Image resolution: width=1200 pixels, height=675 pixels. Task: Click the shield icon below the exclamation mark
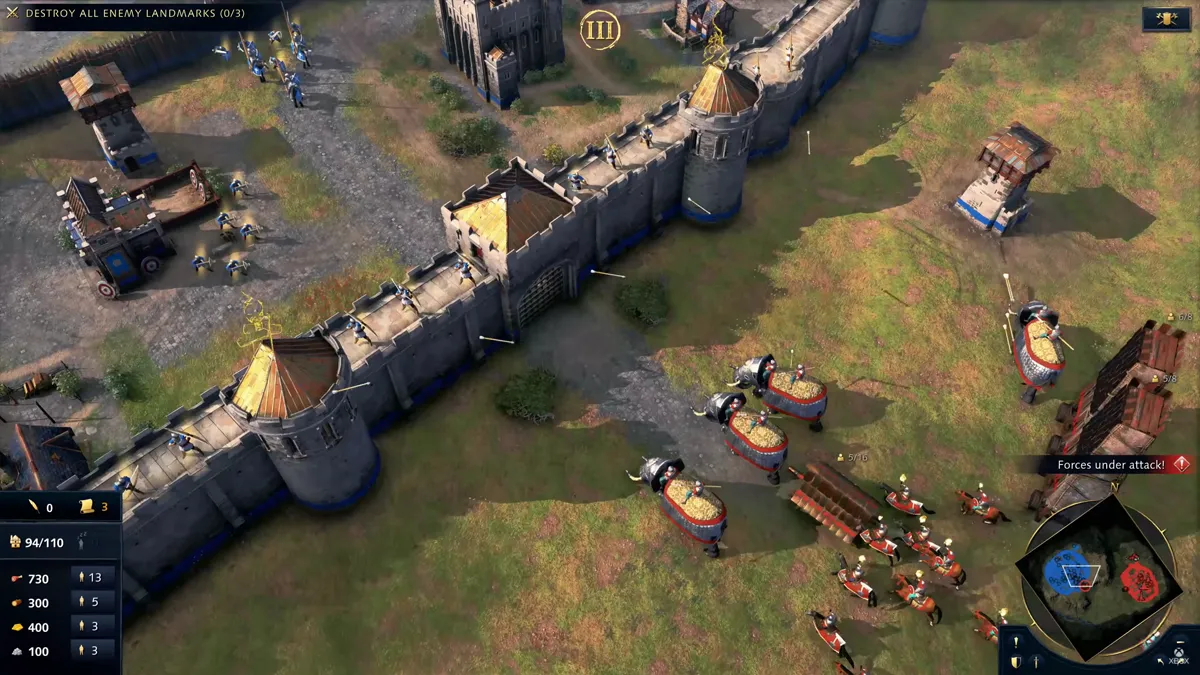(1016, 662)
